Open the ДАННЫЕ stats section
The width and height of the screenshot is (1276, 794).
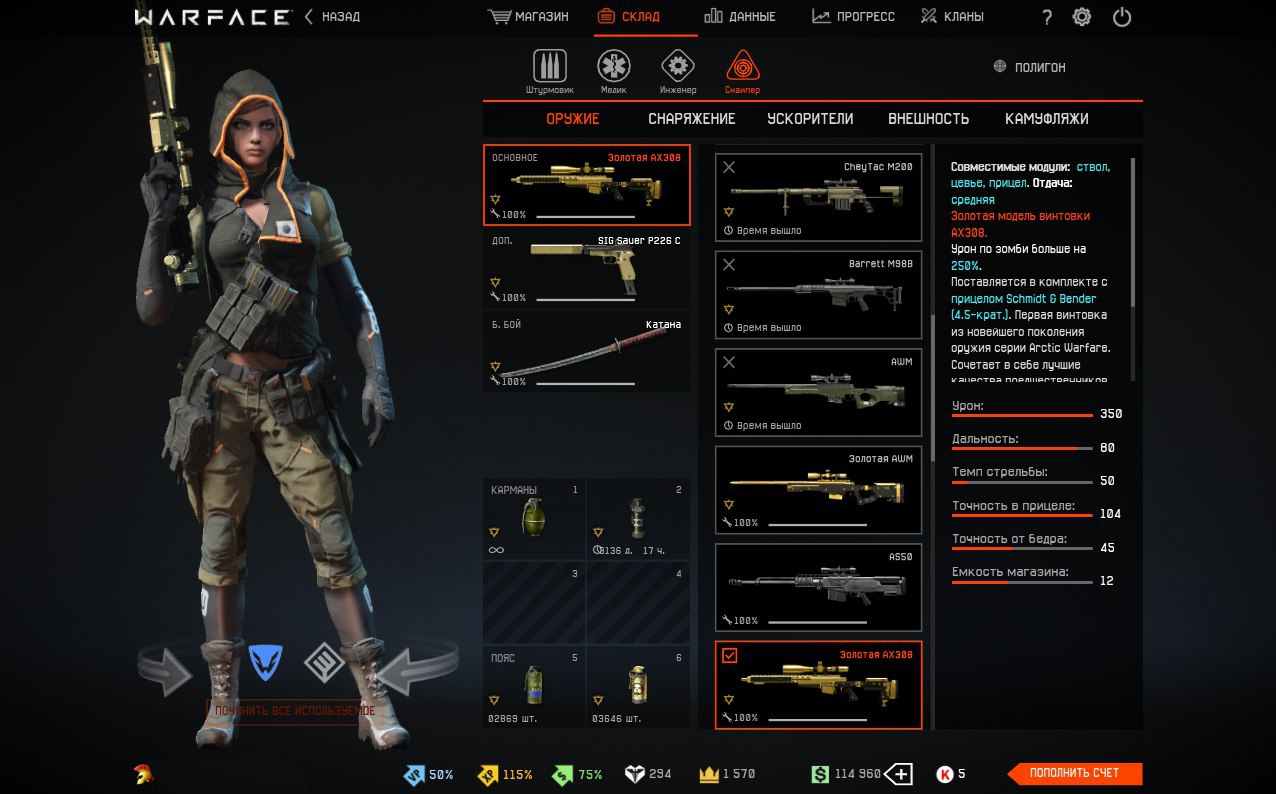[740, 17]
